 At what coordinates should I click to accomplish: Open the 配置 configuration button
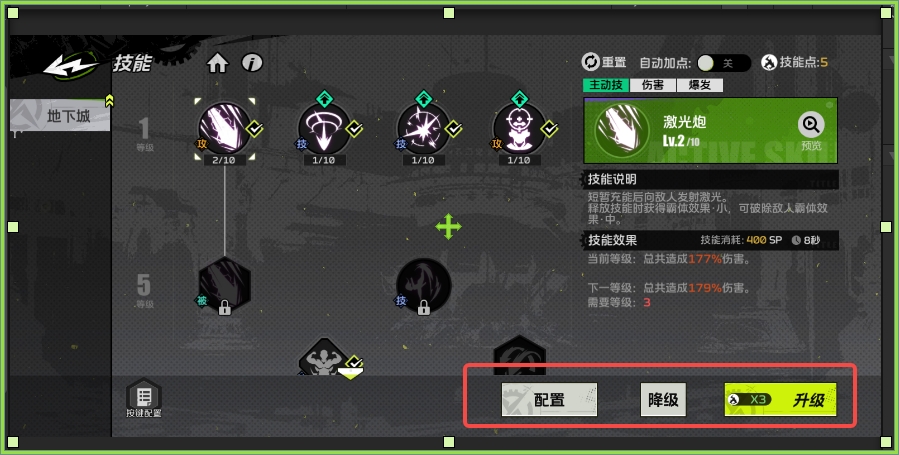coord(549,400)
